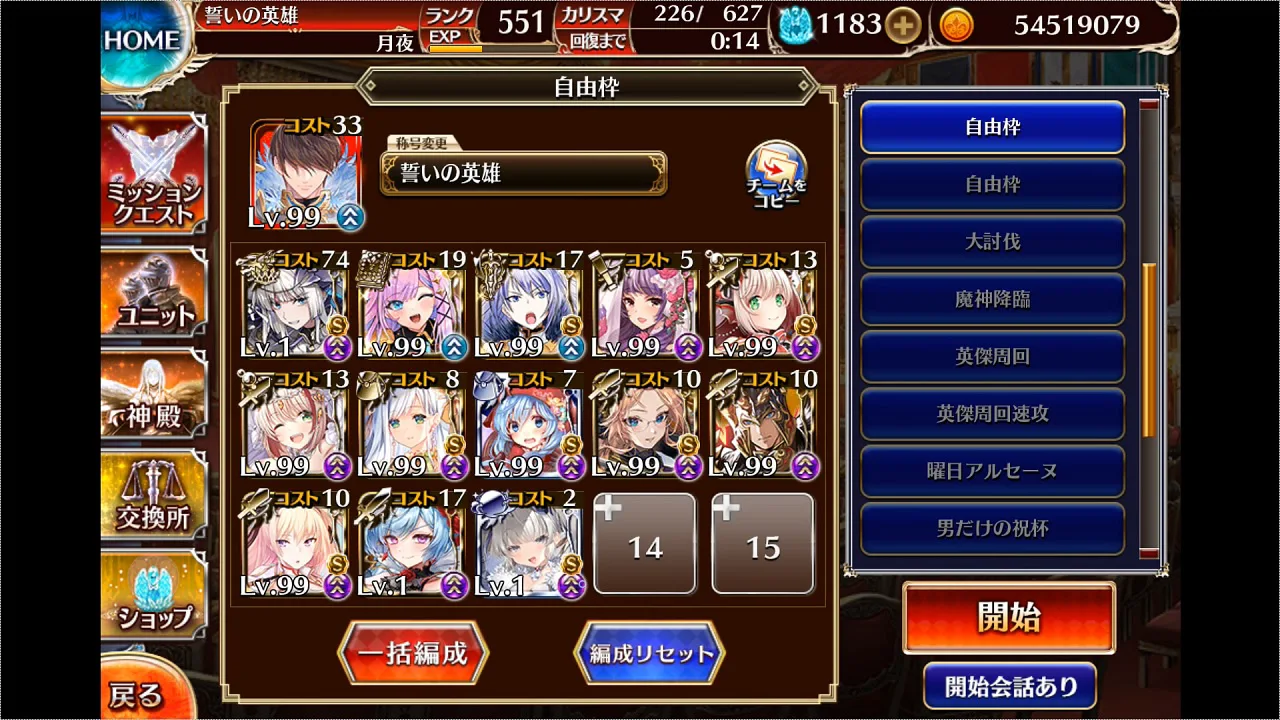Open the 英傑周回 team tab
The width and height of the screenshot is (1280, 720).
click(x=992, y=355)
